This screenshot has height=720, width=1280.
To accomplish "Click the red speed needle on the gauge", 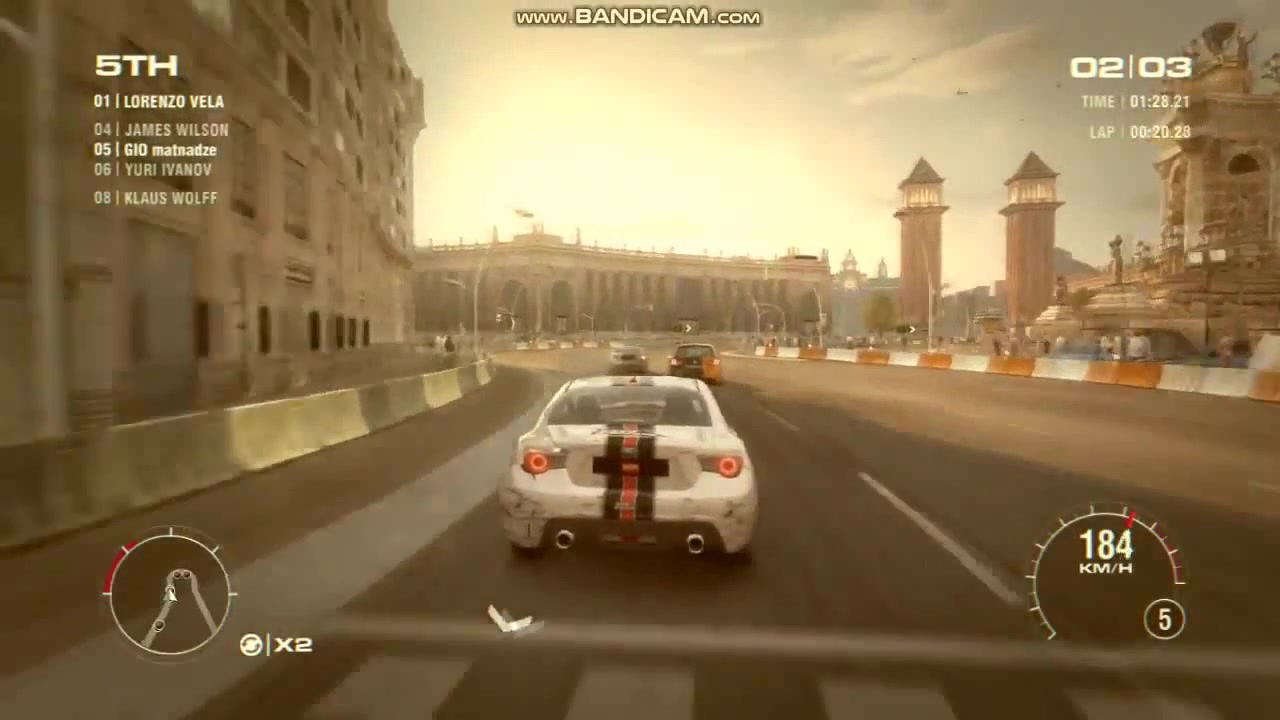I will click(1130, 519).
